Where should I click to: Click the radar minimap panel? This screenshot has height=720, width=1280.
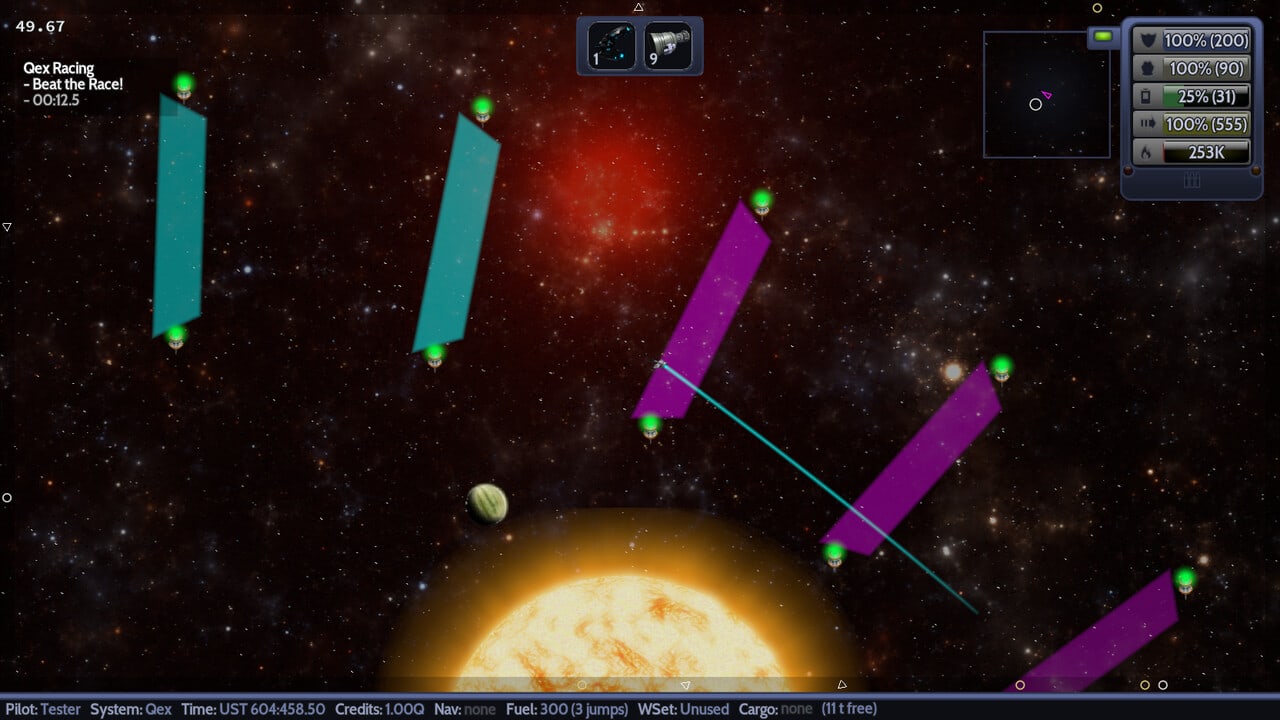[x=1046, y=95]
